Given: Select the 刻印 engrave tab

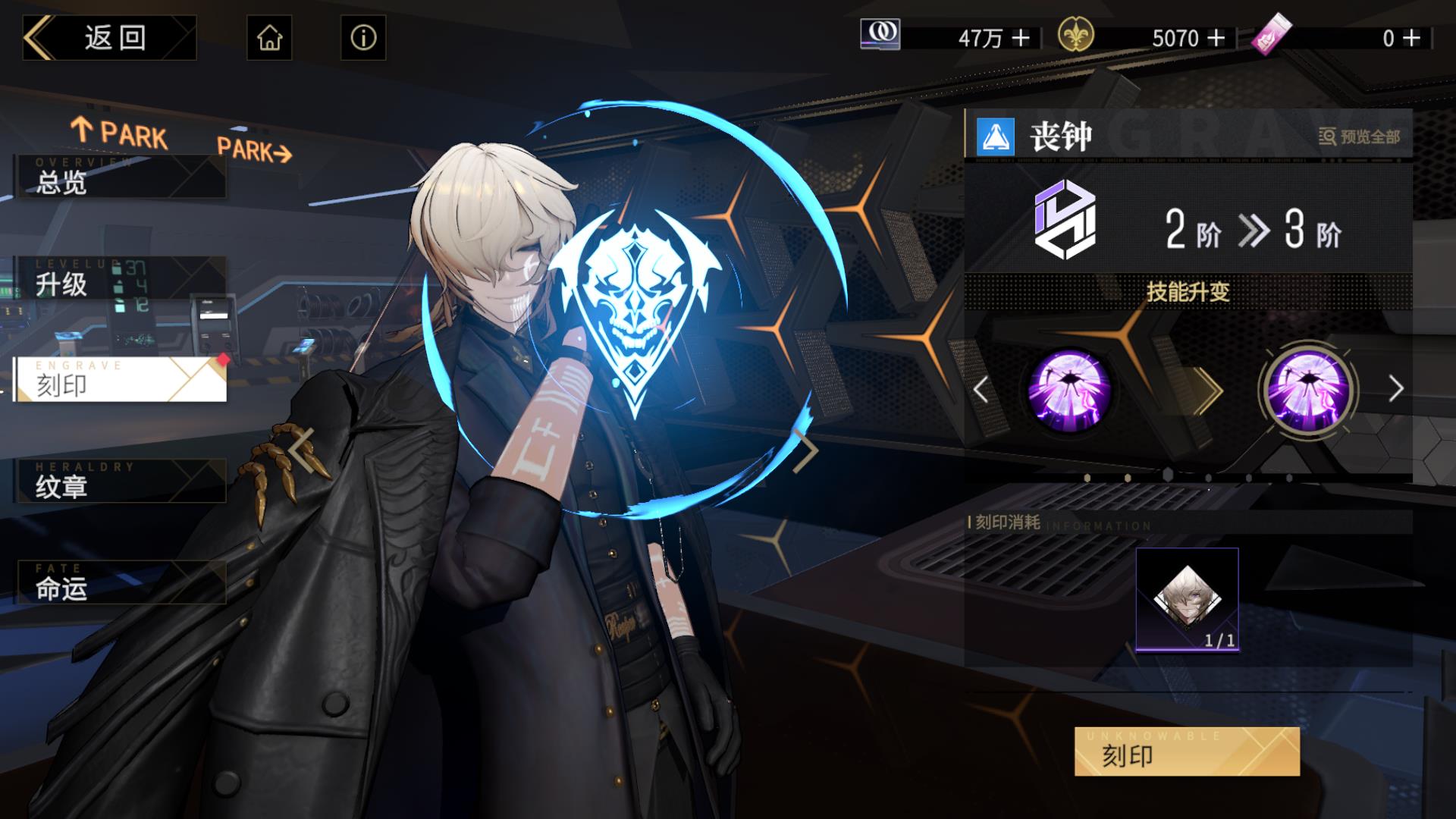Looking at the screenshot, I should click(x=120, y=380).
